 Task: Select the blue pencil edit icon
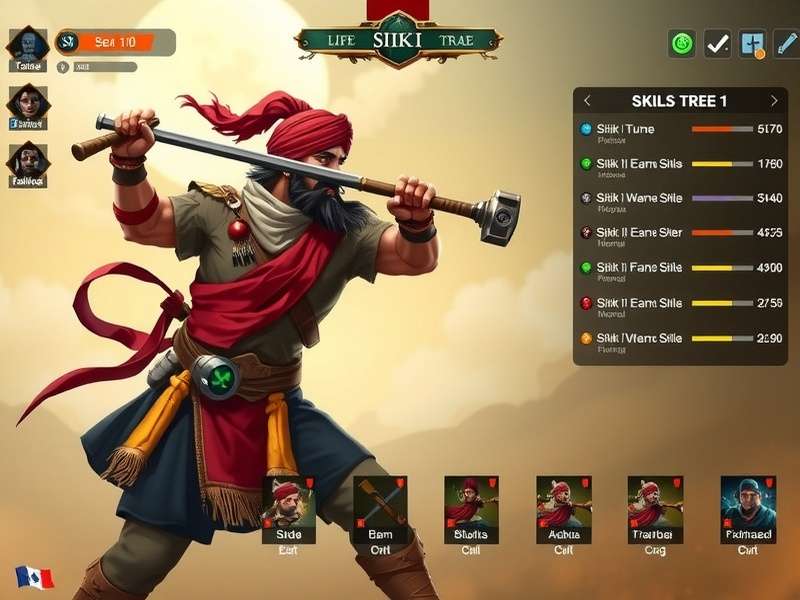(x=786, y=43)
